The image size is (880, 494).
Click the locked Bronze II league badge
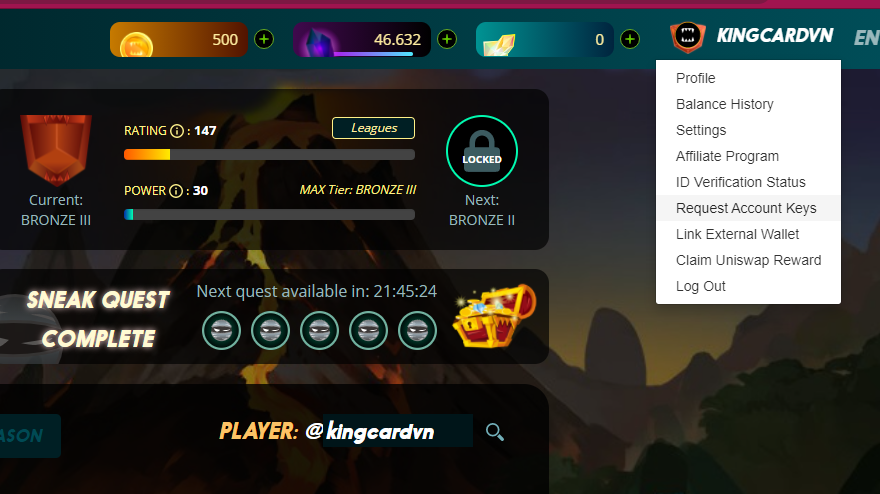point(482,152)
